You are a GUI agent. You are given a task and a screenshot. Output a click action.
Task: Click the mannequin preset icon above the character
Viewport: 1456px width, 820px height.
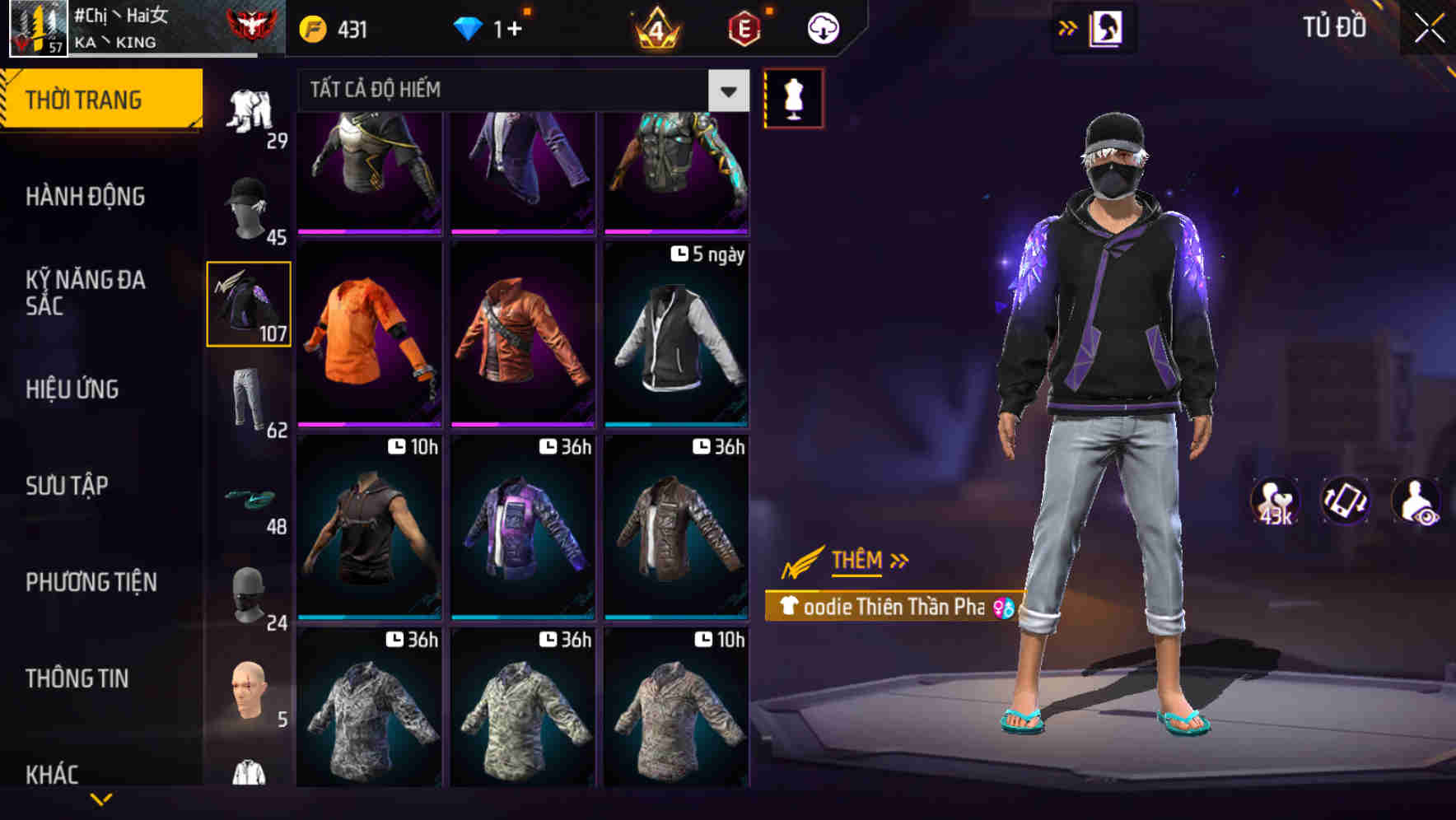[793, 97]
